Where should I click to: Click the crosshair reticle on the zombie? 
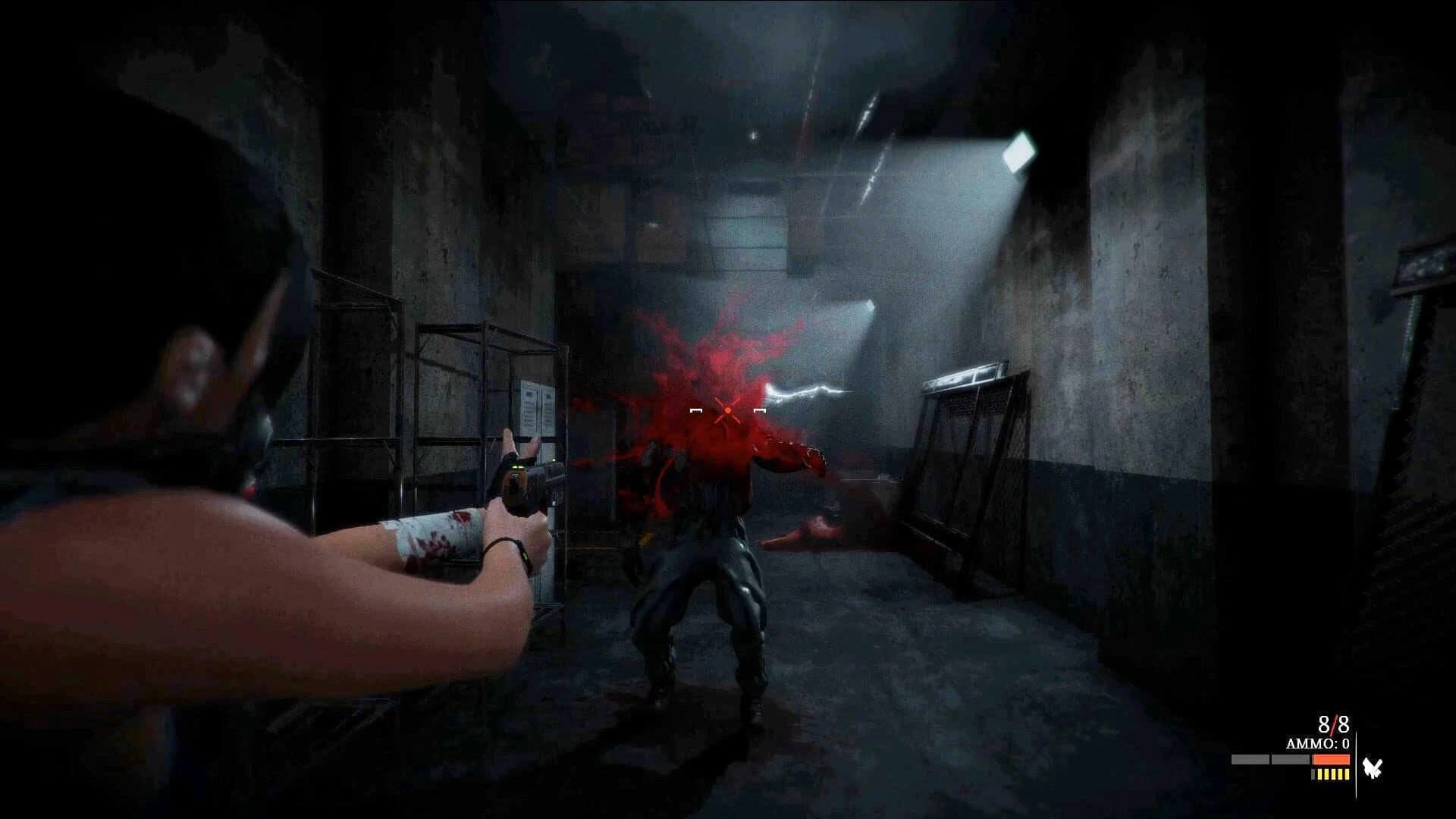pyautogui.click(x=726, y=411)
